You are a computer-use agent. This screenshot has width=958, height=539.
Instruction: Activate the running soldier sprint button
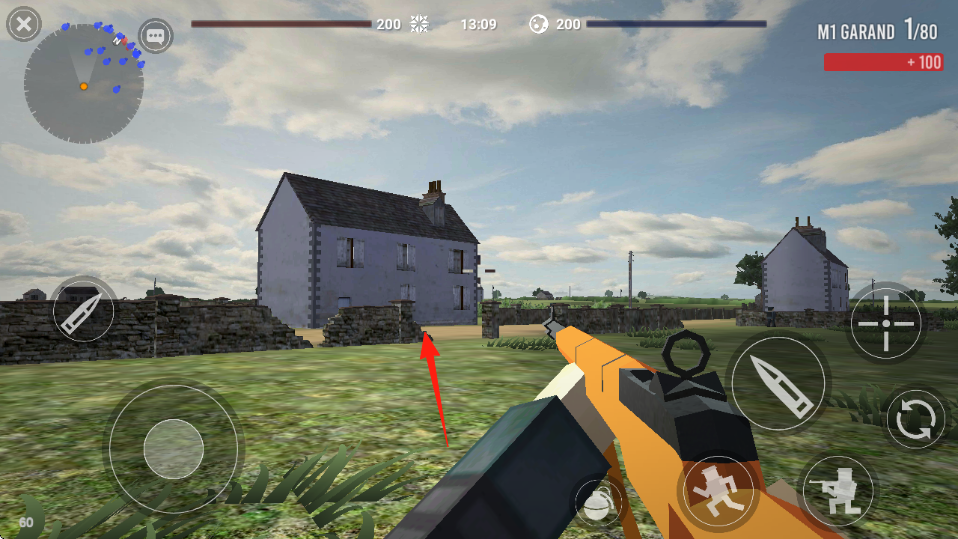coord(717,493)
